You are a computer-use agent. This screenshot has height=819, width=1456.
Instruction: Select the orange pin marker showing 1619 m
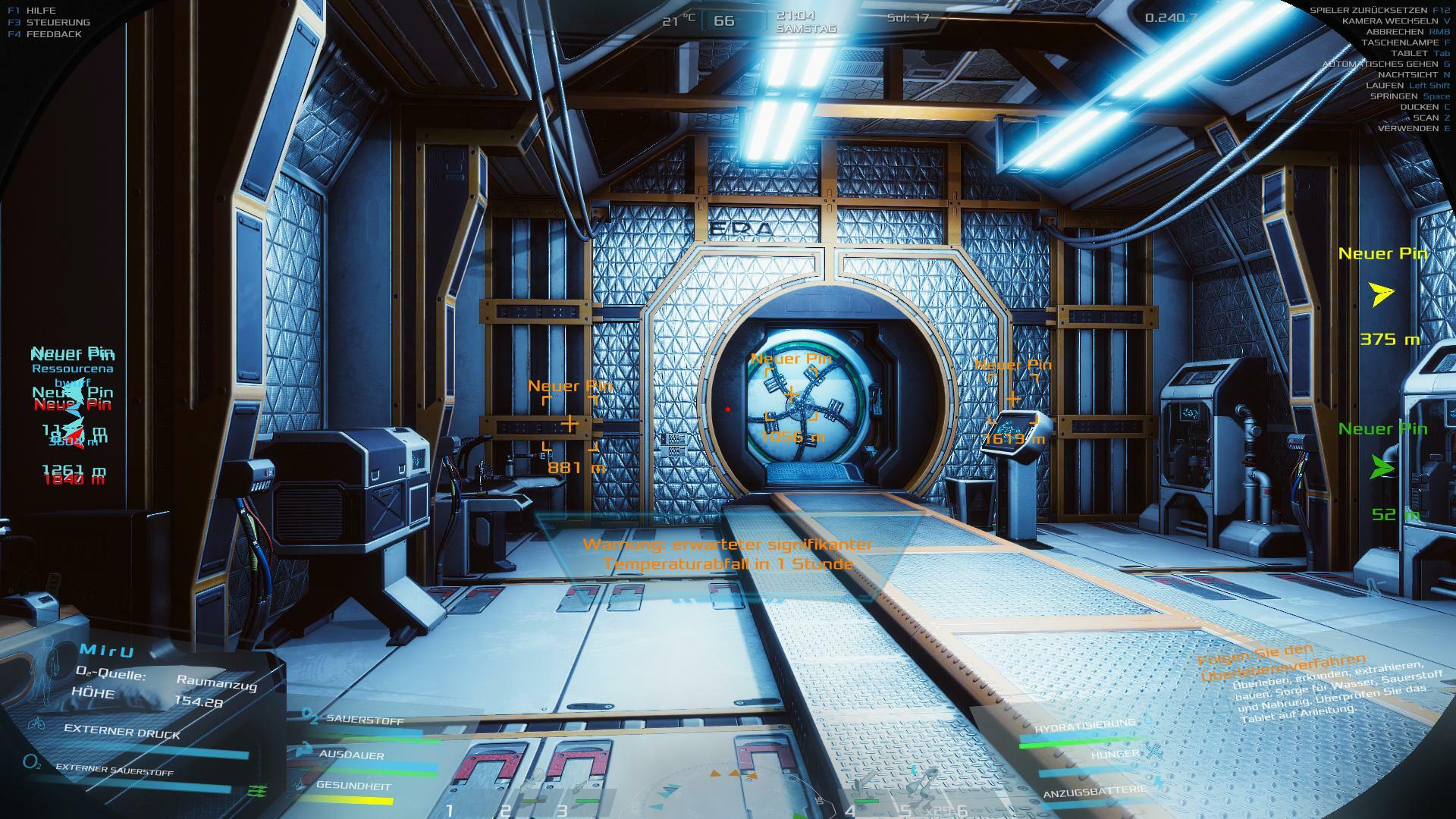(1013, 398)
